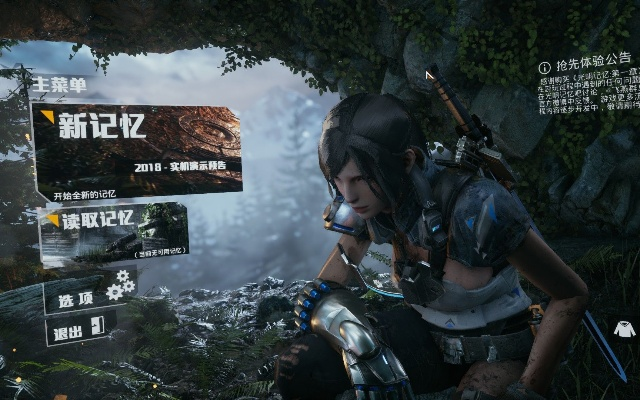Quit the game via 退出

tap(79, 328)
